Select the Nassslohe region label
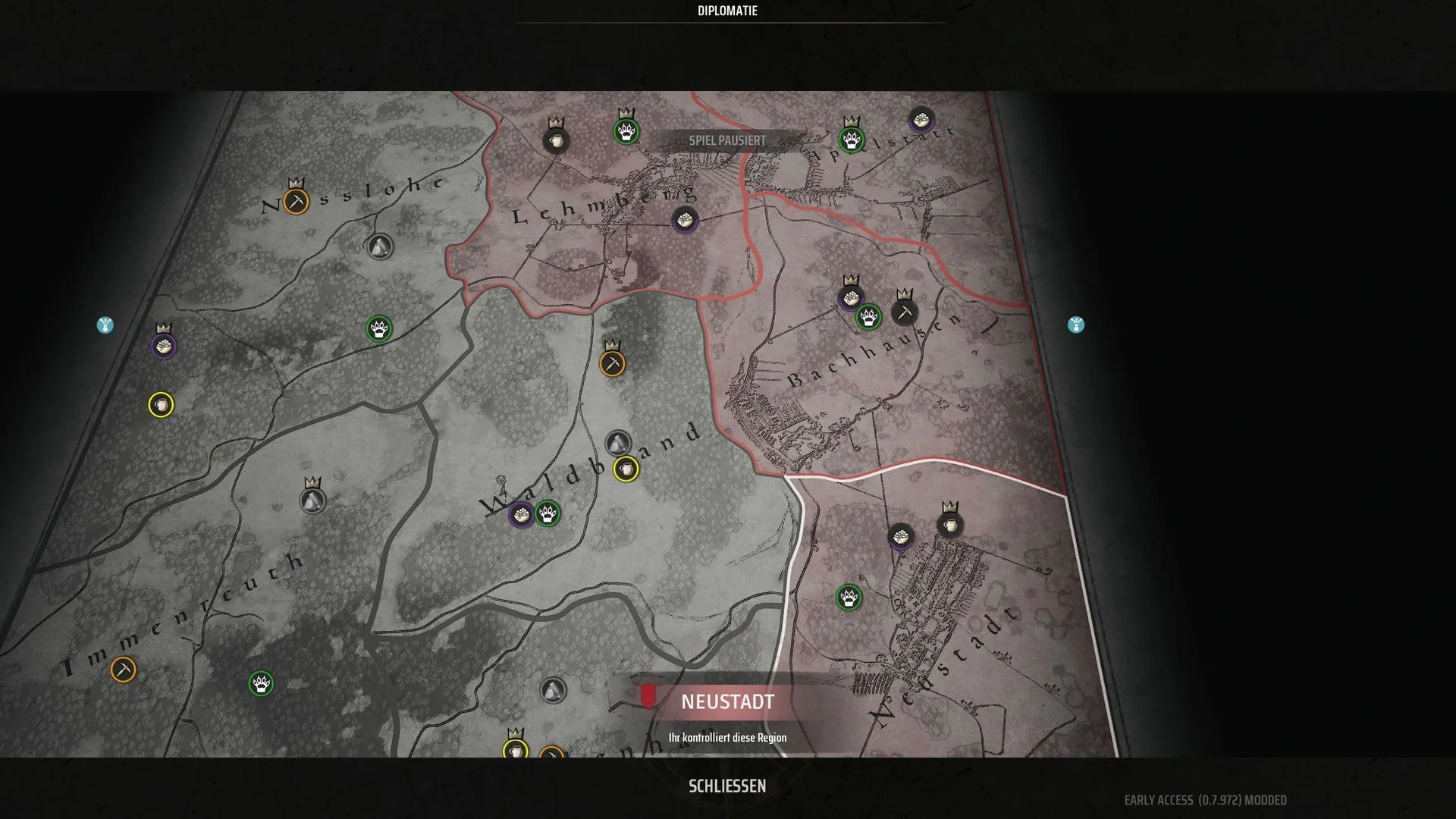Image resolution: width=1456 pixels, height=819 pixels. point(353,194)
